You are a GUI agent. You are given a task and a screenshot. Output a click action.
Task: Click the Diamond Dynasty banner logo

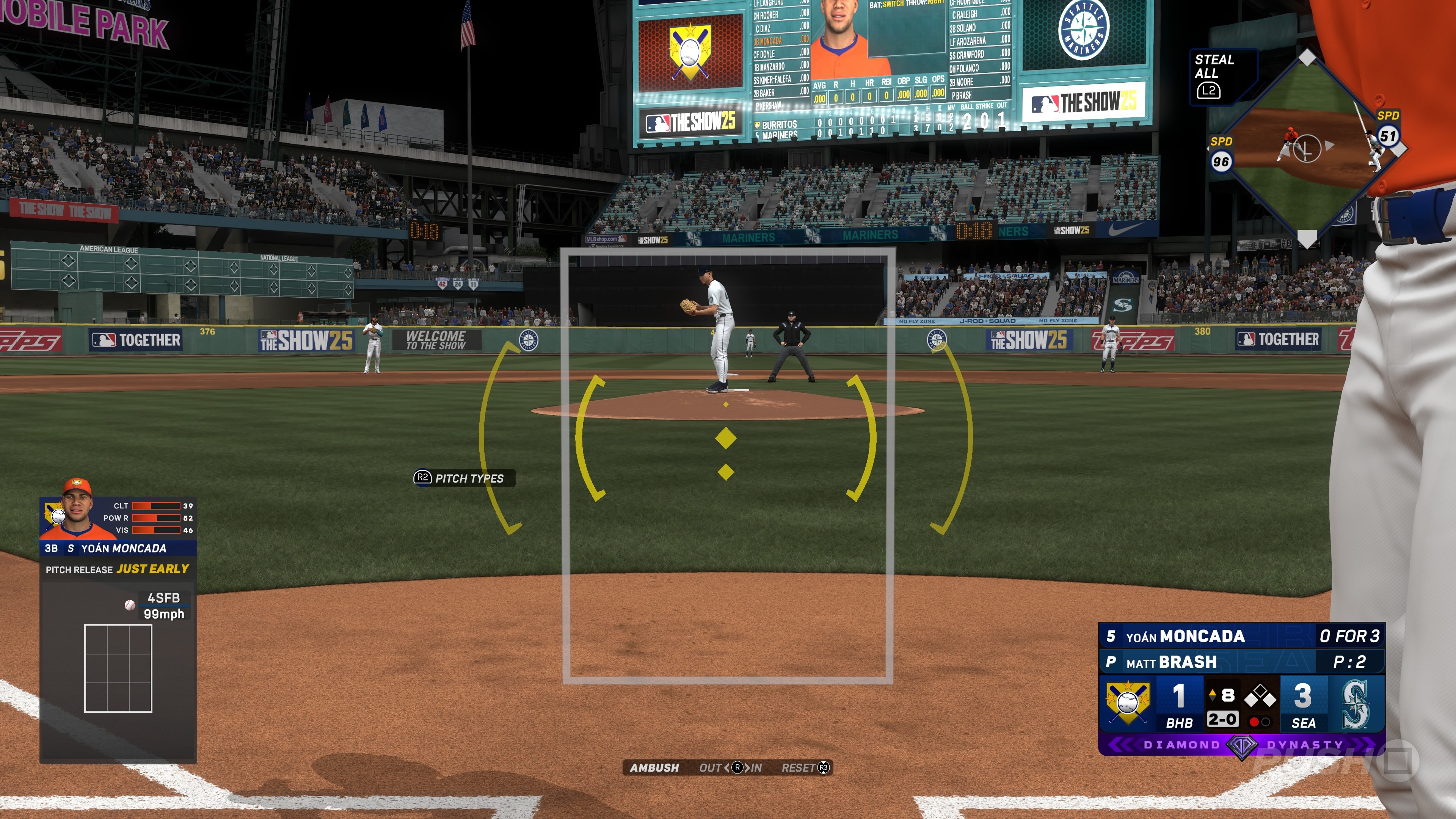click(x=1241, y=745)
